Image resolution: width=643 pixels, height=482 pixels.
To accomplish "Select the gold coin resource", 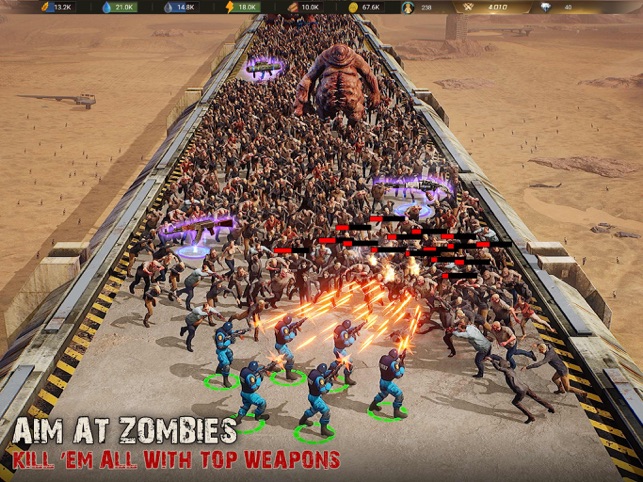I will 352,7.
